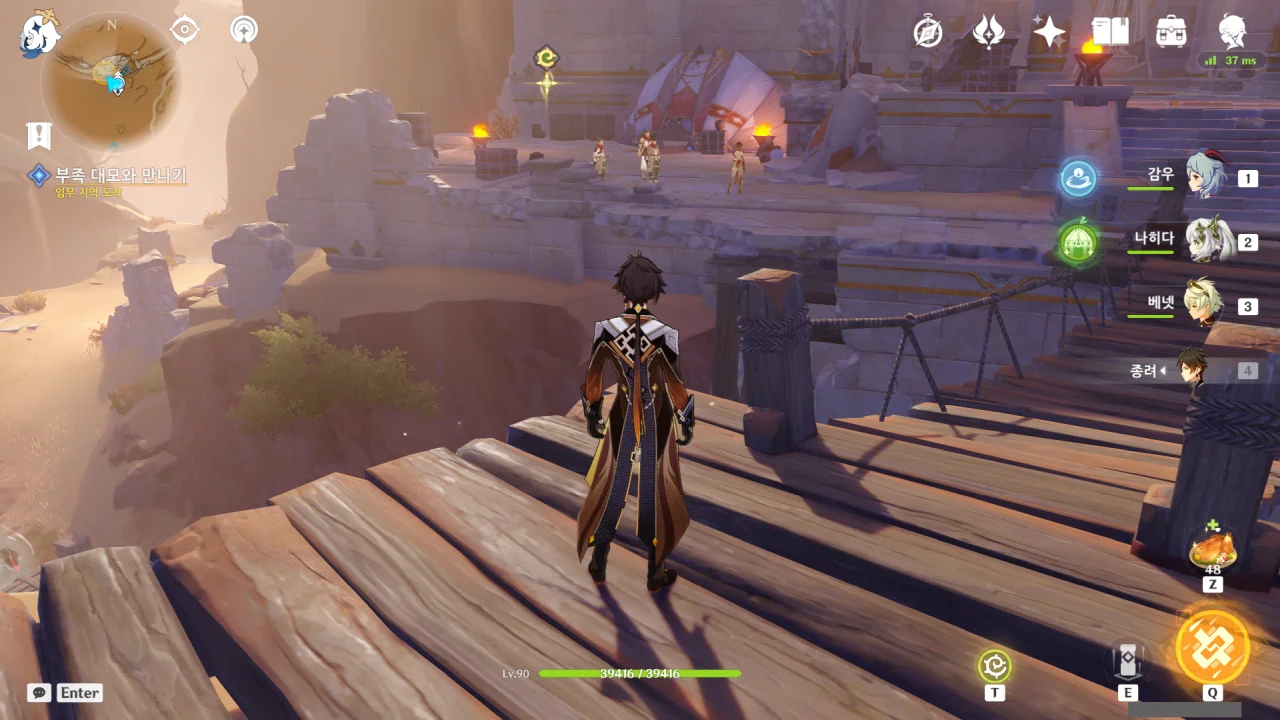Open the quest bookmark icon below minimap
Image resolution: width=1280 pixels, height=720 pixels.
pos(38,135)
